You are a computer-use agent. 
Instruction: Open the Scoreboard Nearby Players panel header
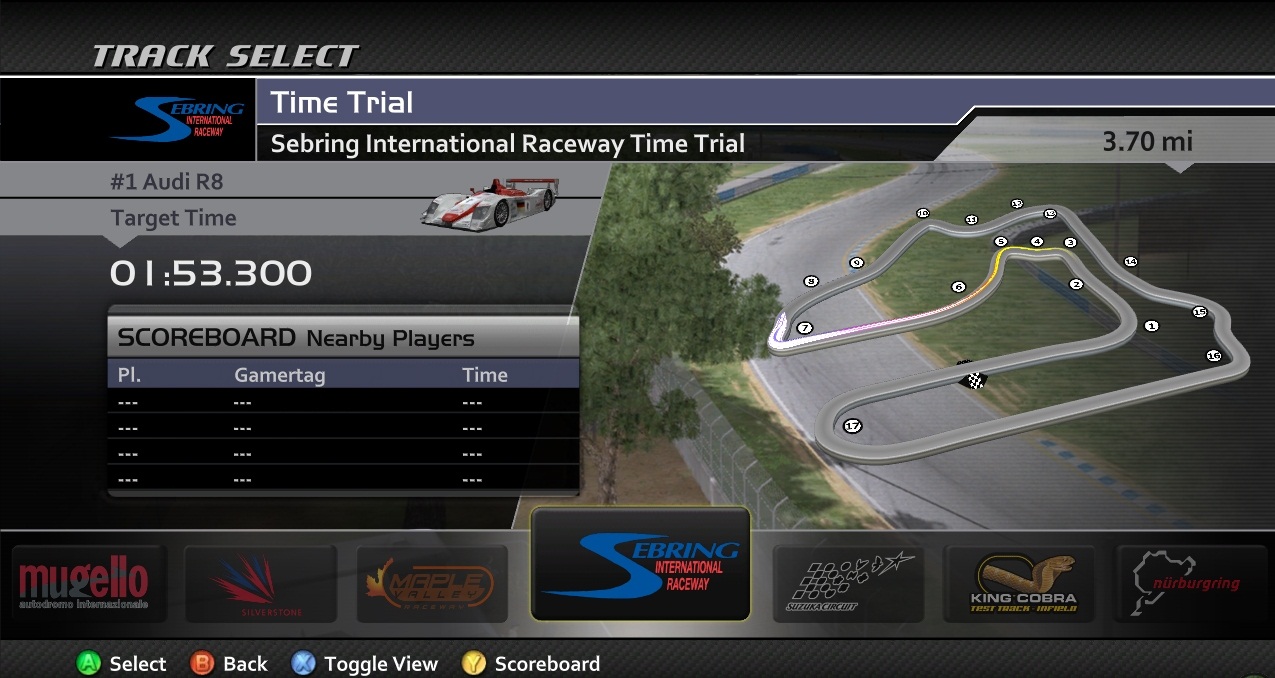[x=343, y=338]
